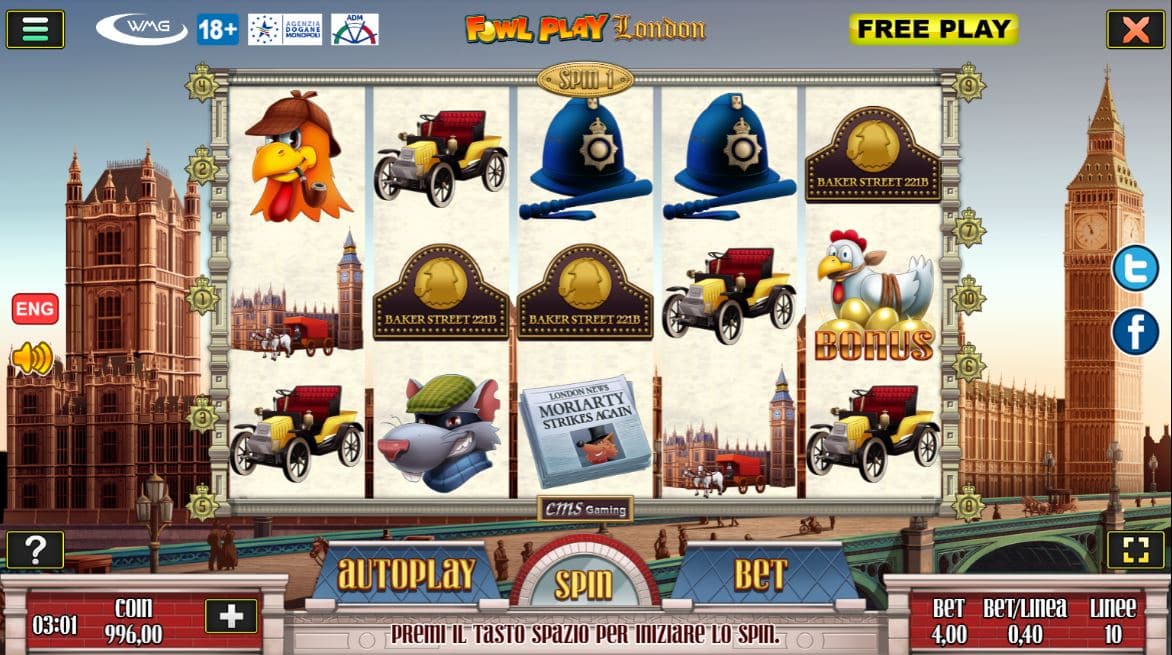The height and width of the screenshot is (655, 1172).
Task: Toggle fullscreen mode
Action: tap(1135, 550)
